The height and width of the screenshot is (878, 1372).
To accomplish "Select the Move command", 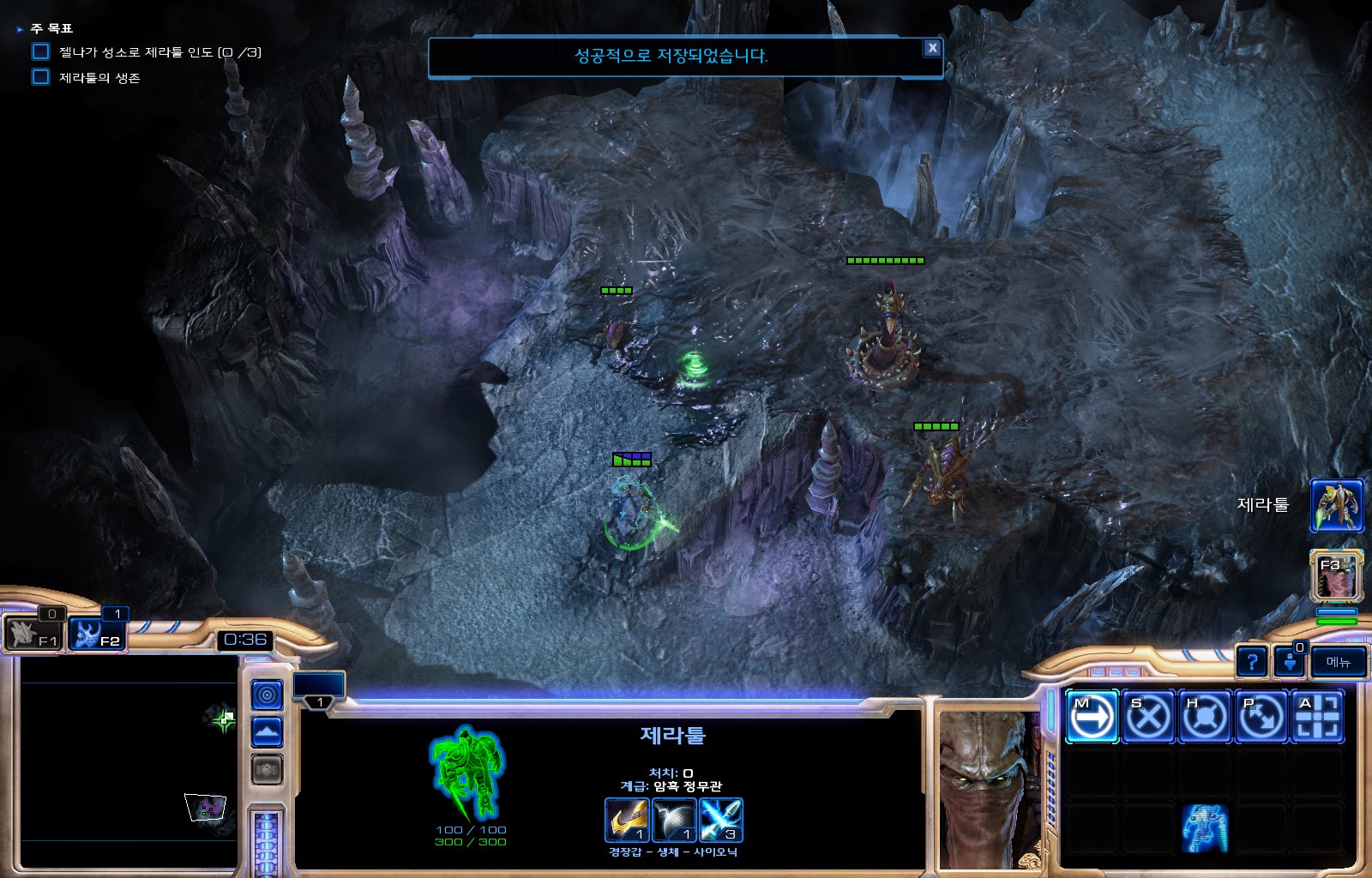I will coord(1092,716).
